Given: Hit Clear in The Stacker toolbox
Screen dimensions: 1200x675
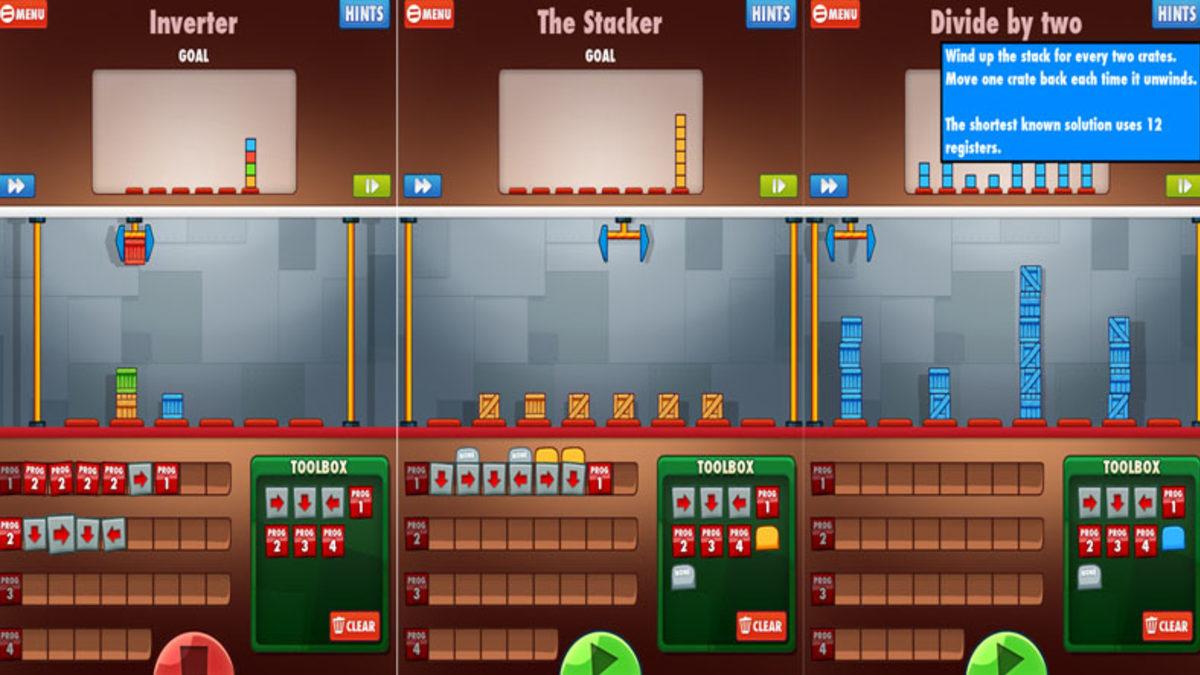Looking at the screenshot, I should (x=761, y=626).
